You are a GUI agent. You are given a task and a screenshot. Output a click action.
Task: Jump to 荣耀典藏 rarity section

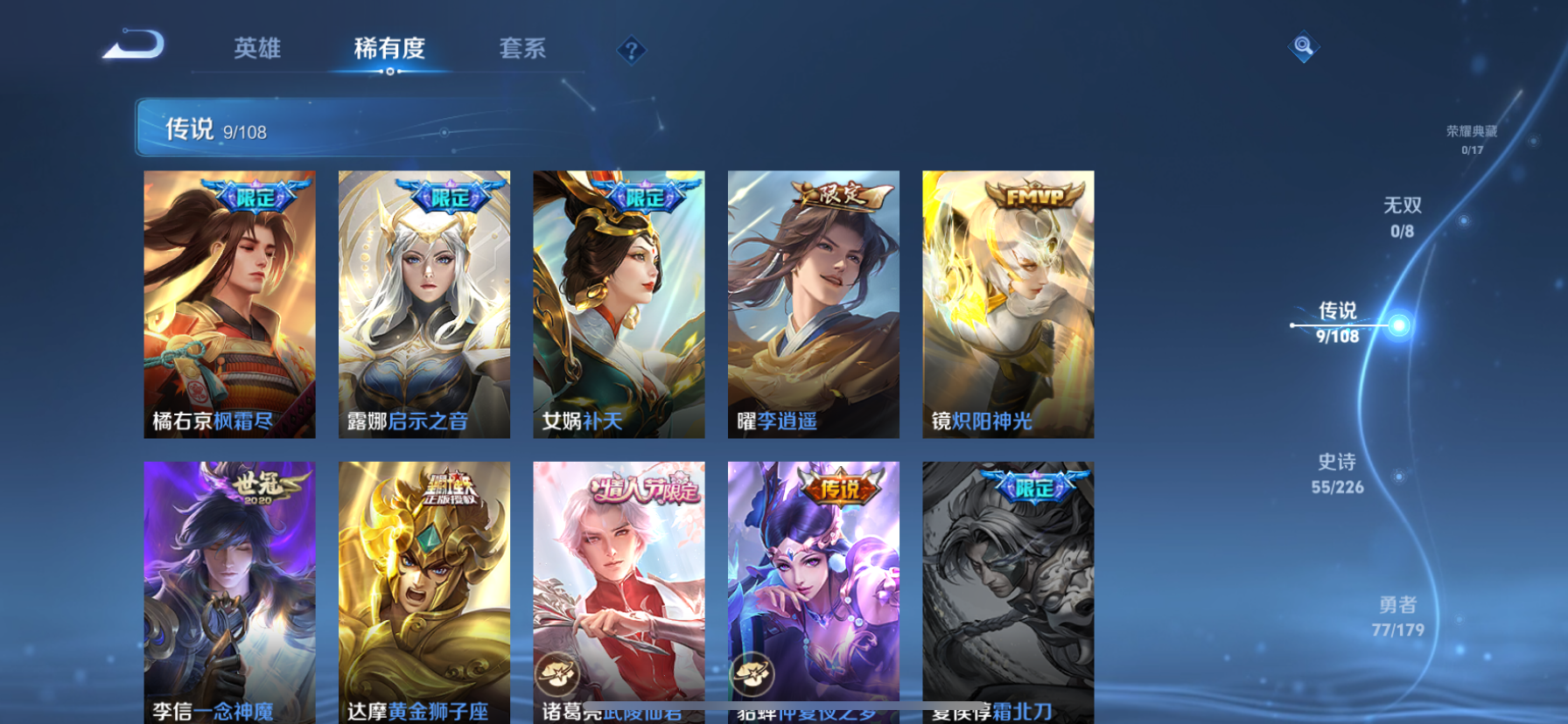[x=1472, y=139]
